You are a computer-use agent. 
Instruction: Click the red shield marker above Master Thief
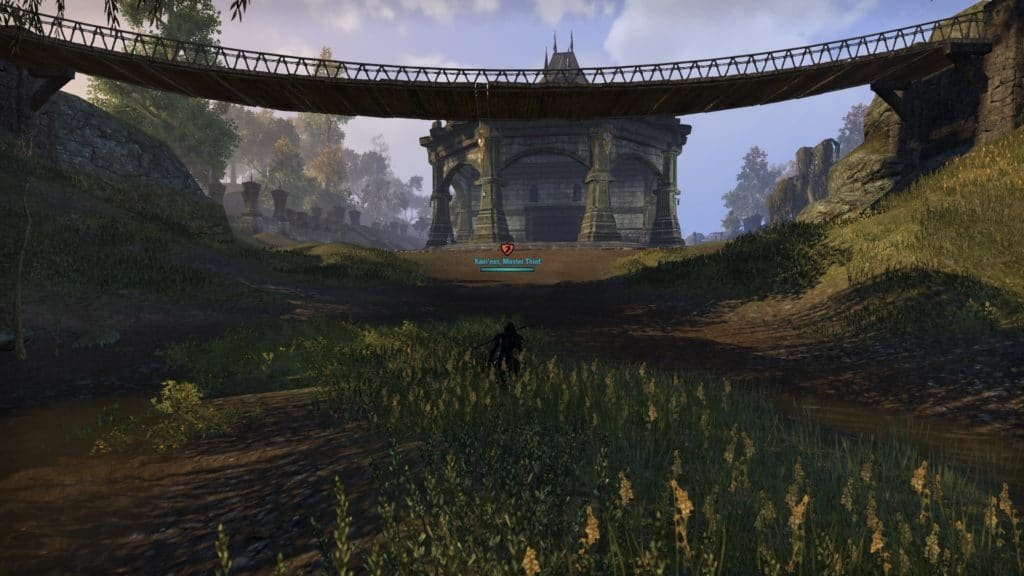[x=506, y=248]
